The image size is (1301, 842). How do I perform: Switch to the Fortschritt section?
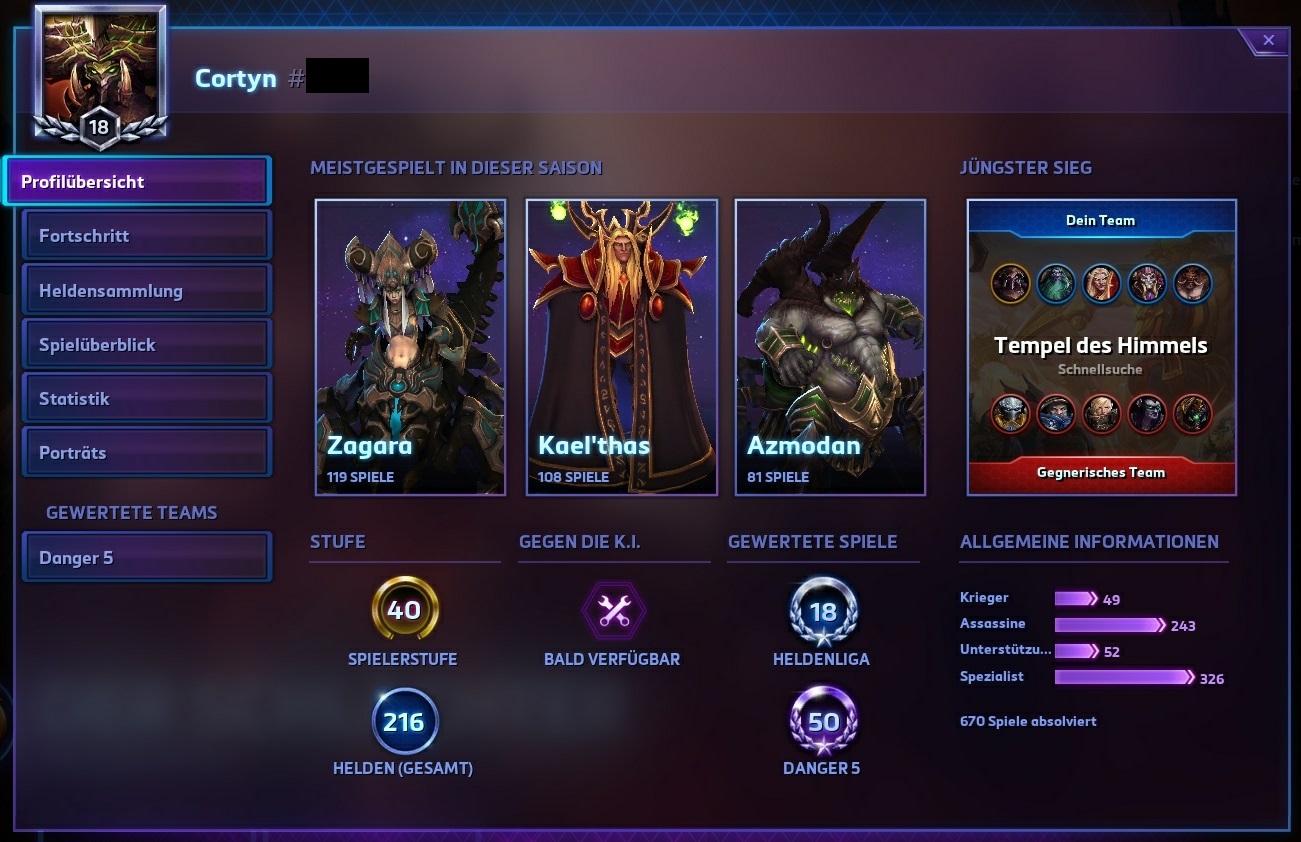[146, 236]
